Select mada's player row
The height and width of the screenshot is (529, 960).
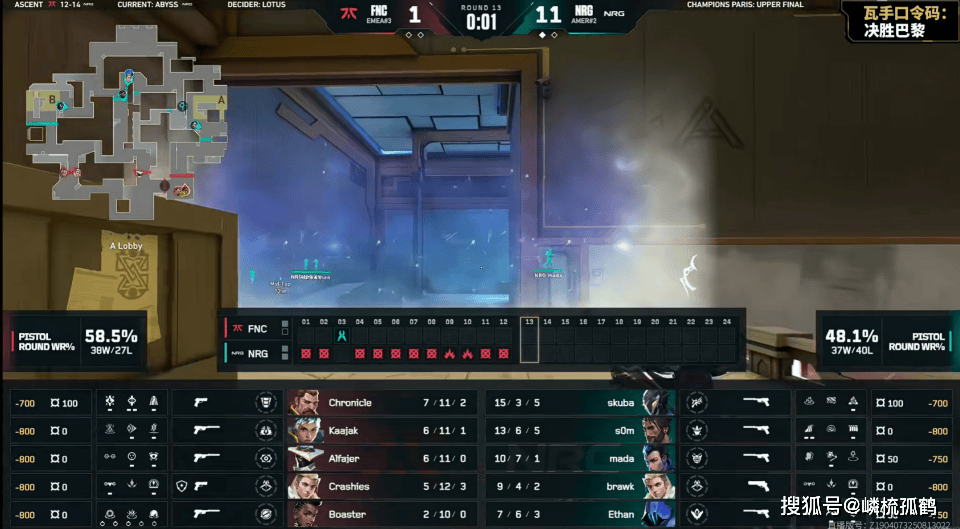point(580,459)
